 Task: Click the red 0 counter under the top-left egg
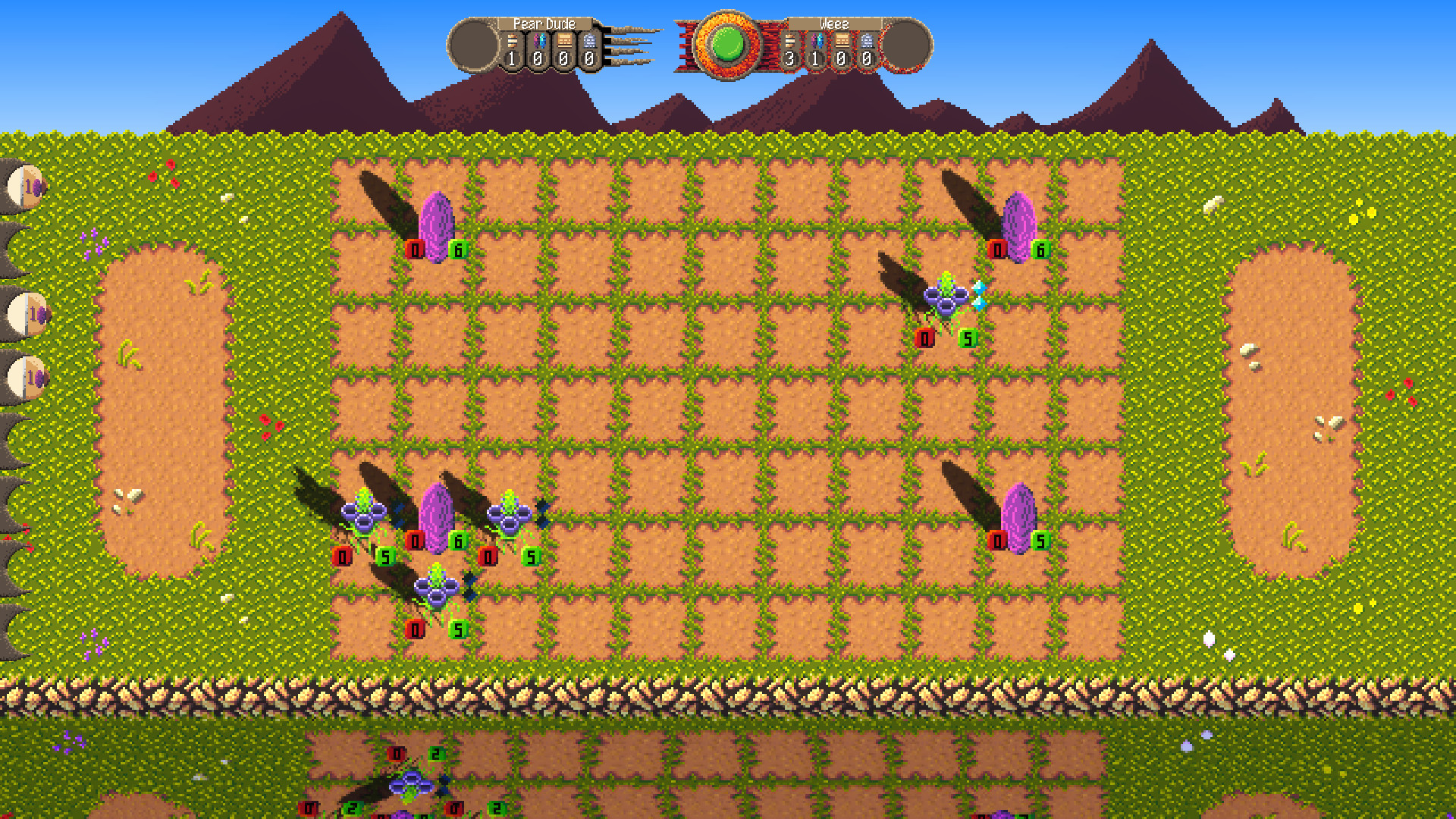(416, 248)
